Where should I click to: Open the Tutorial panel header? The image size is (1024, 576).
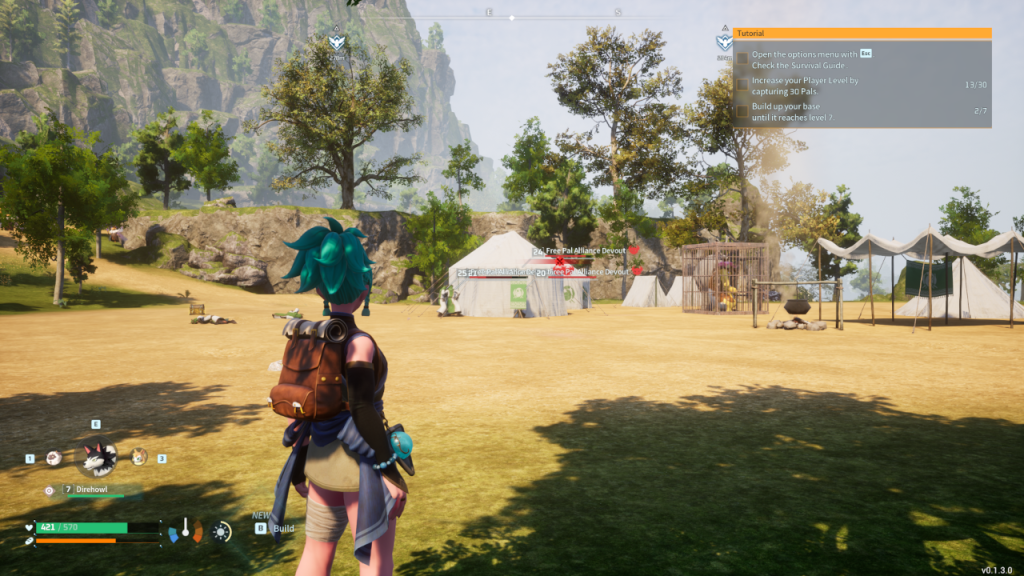pyautogui.click(x=861, y=33)
